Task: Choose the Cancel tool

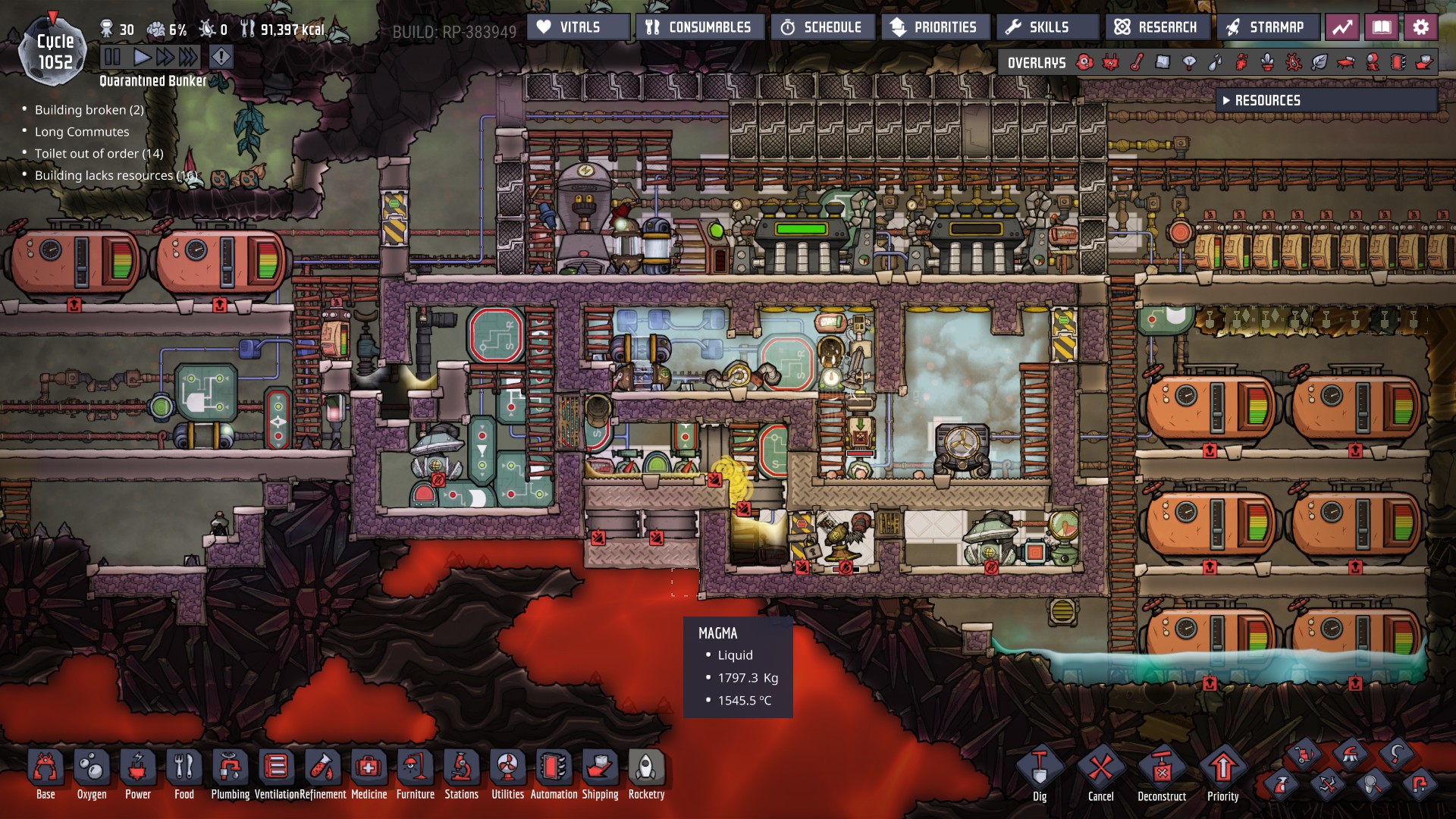Action: (1100, 773)
